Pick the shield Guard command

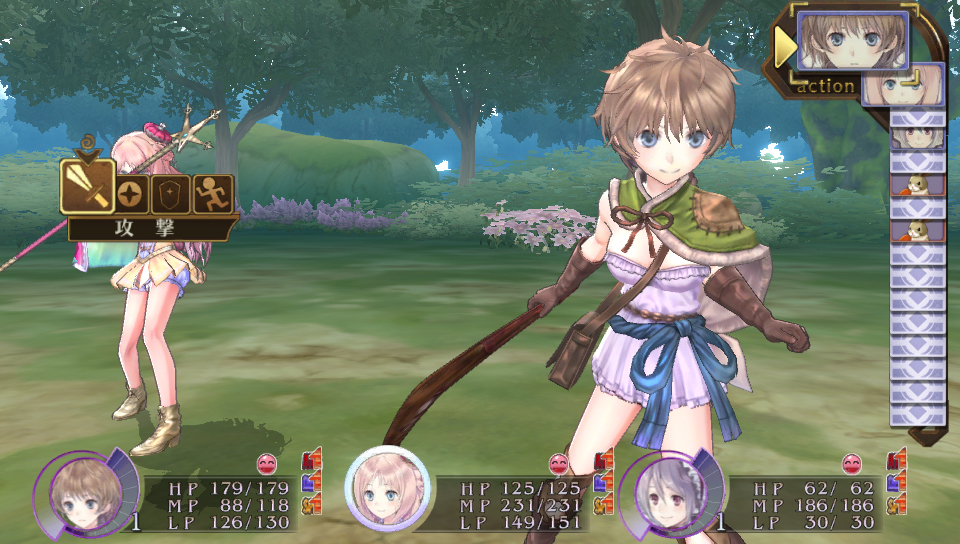pos(170,194)
